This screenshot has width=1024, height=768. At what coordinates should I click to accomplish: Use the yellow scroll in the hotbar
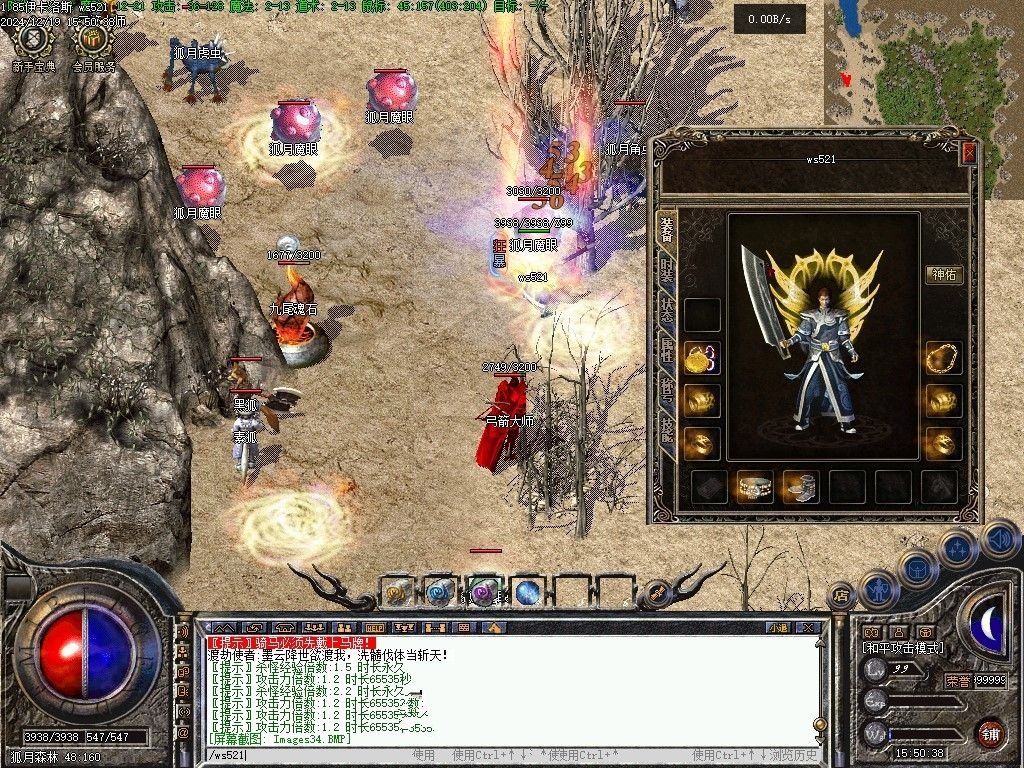(x=395, y=592)
